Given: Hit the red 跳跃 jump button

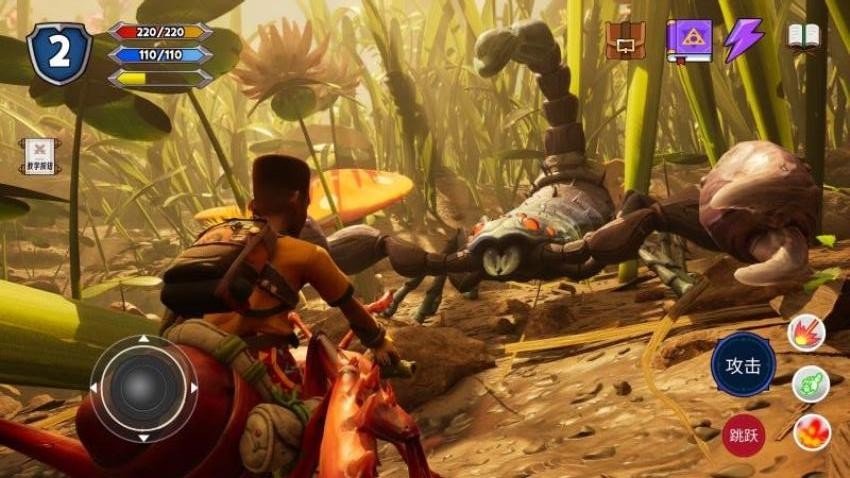Looking at the screenshot, I should pos(743,435).
